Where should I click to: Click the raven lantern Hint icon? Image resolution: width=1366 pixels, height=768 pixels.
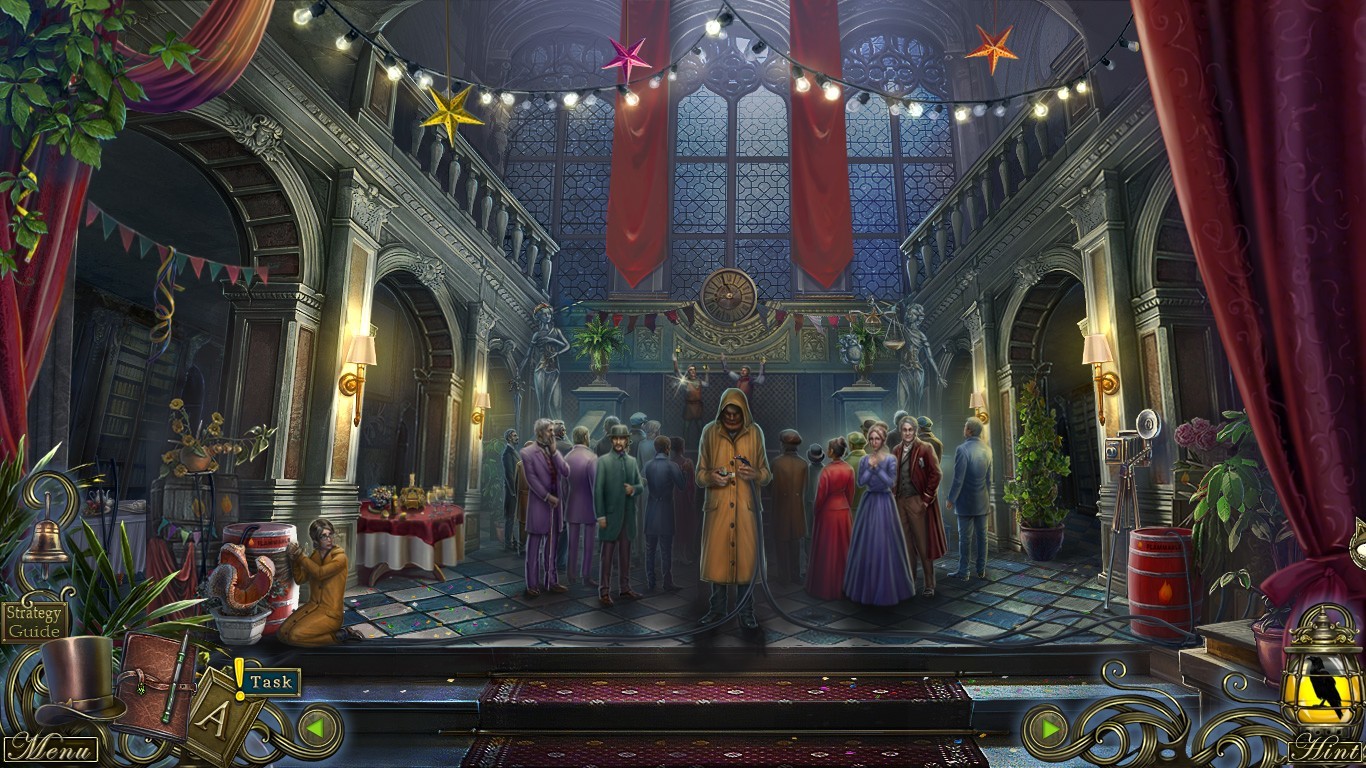pos(1322,690)
